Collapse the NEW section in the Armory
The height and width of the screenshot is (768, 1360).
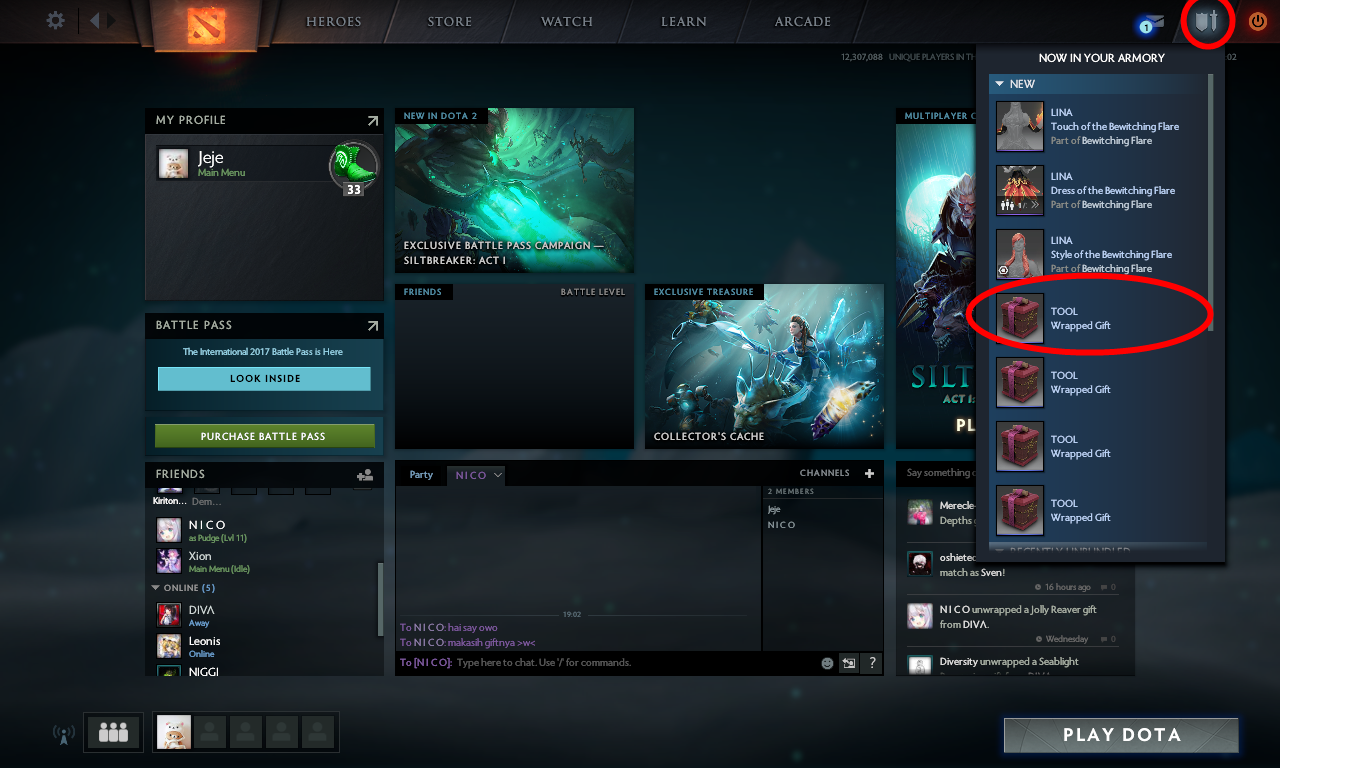[x=998, y=84]
